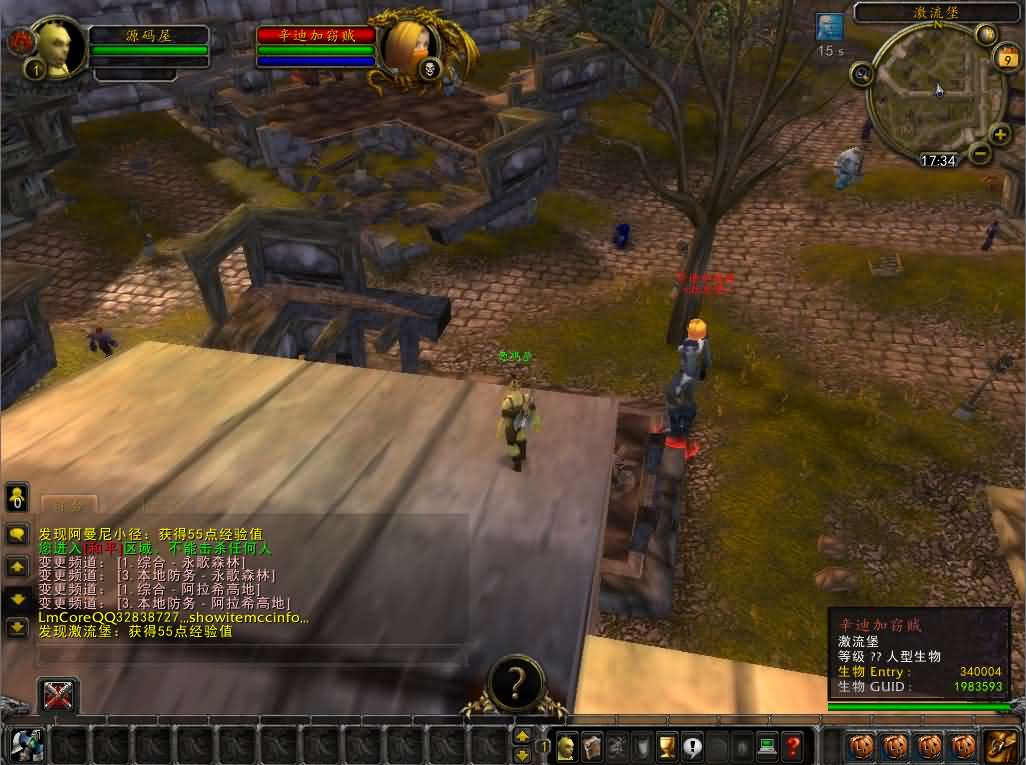Open the calendar button showing 9
1026x765 pixels.
pyautogui.click(x=1003, y=58)
